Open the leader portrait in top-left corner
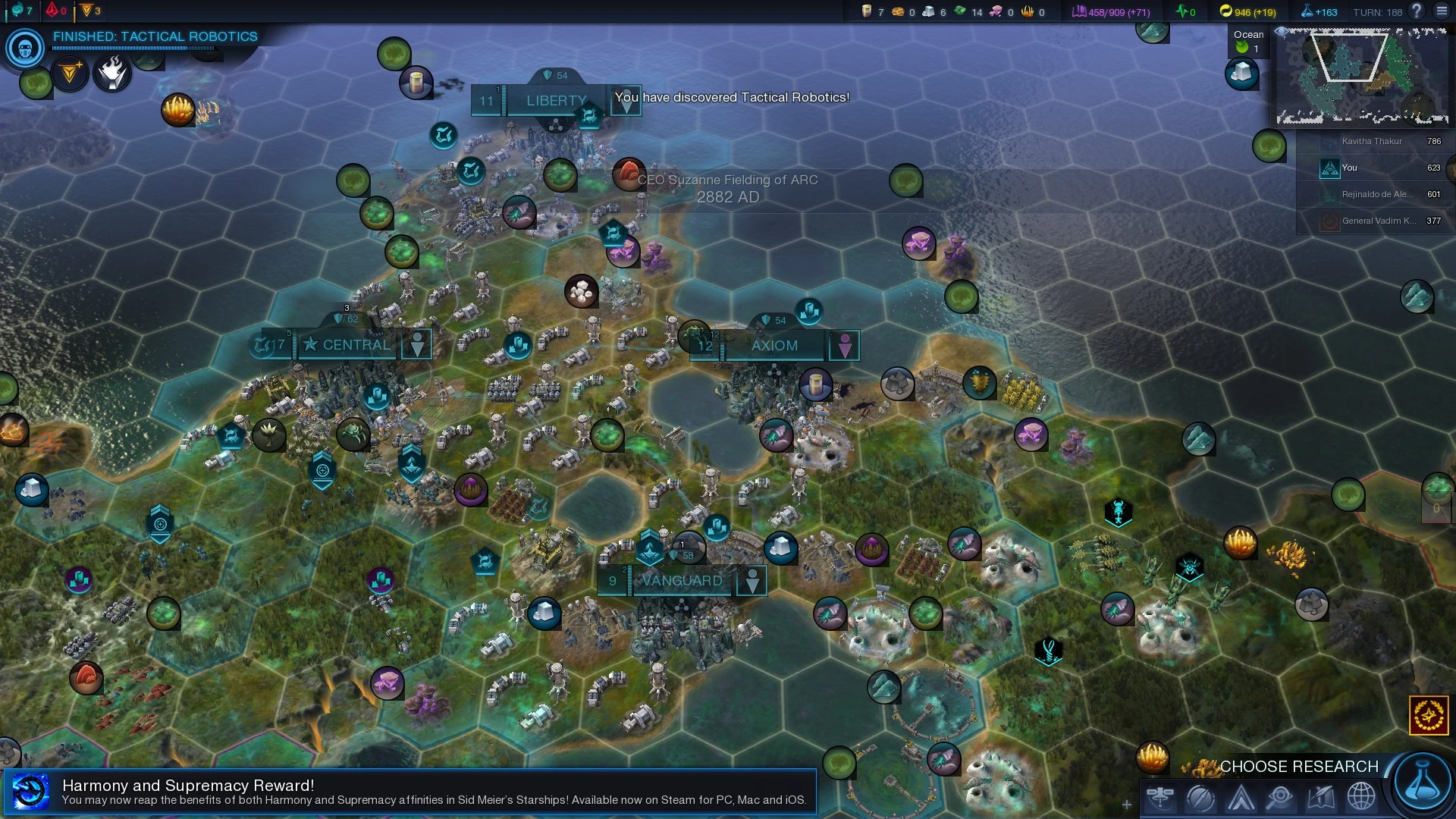1456x819 pixels. 24,49
